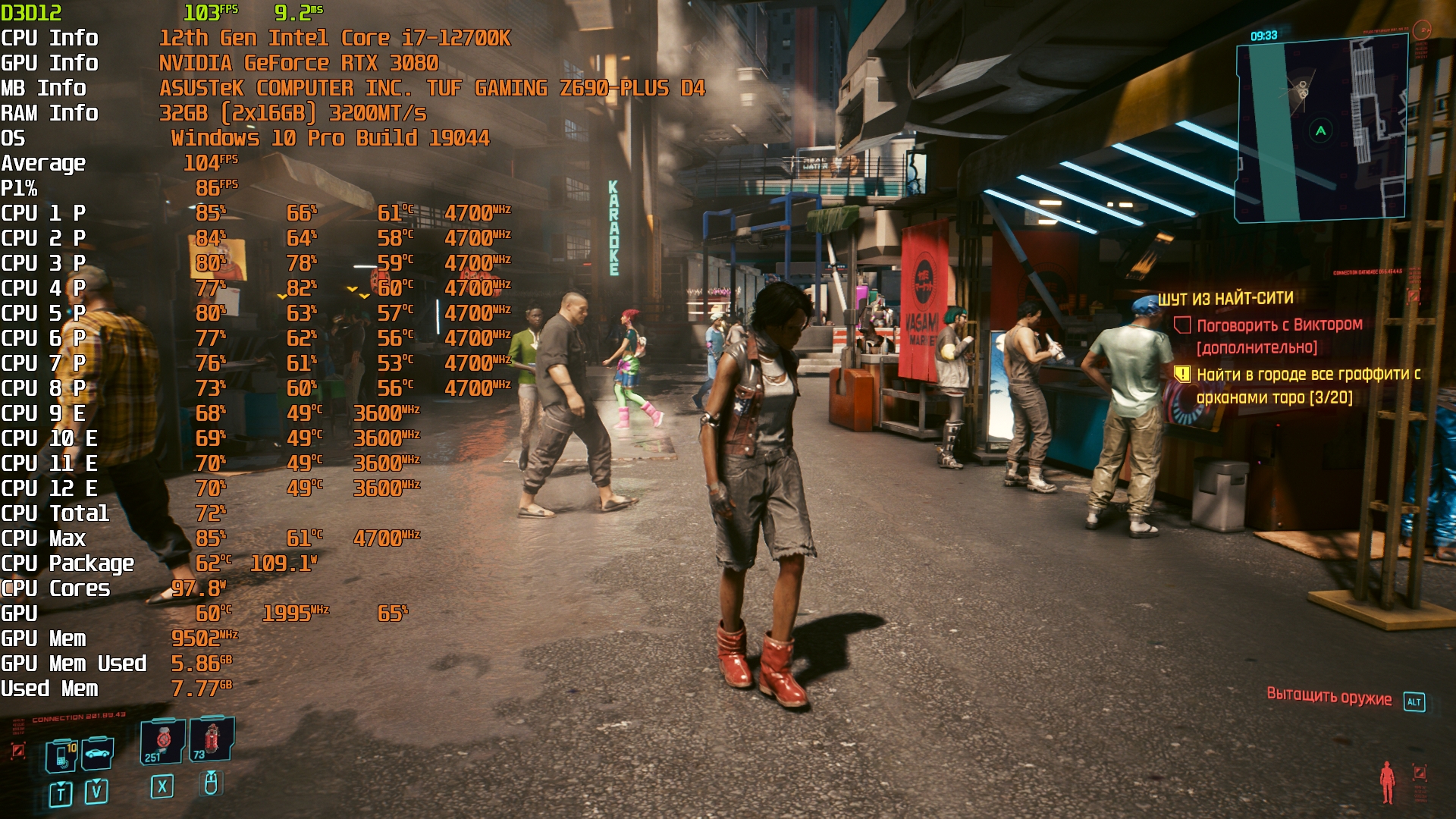The height and width of the screenshot is (819, 1456).
Task: Click the player arrow marker on minimap
Action: (x=1320, y=131)
